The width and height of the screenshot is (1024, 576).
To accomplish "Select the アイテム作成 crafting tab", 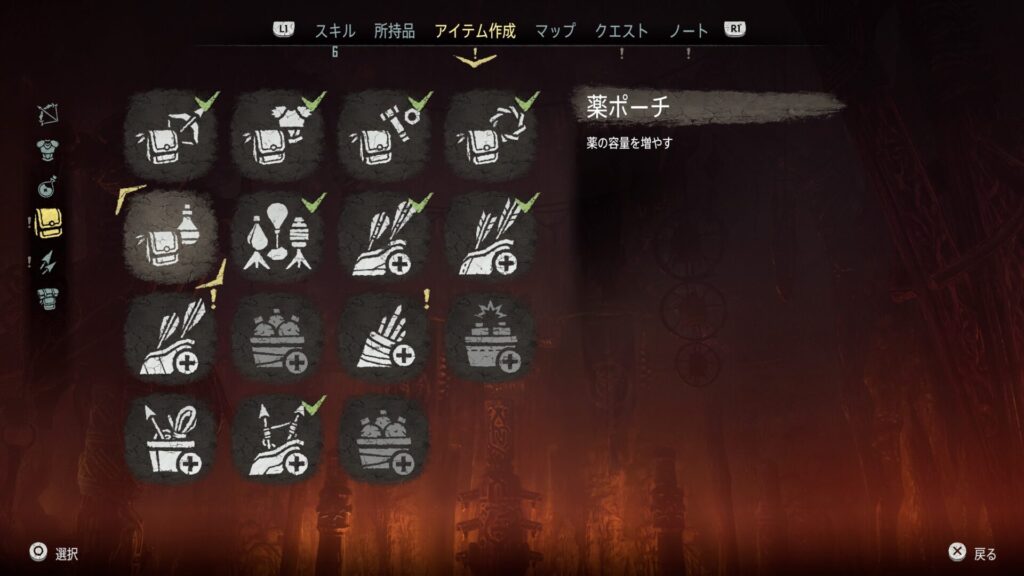I will pyautogui.click(x=475, y=31).
